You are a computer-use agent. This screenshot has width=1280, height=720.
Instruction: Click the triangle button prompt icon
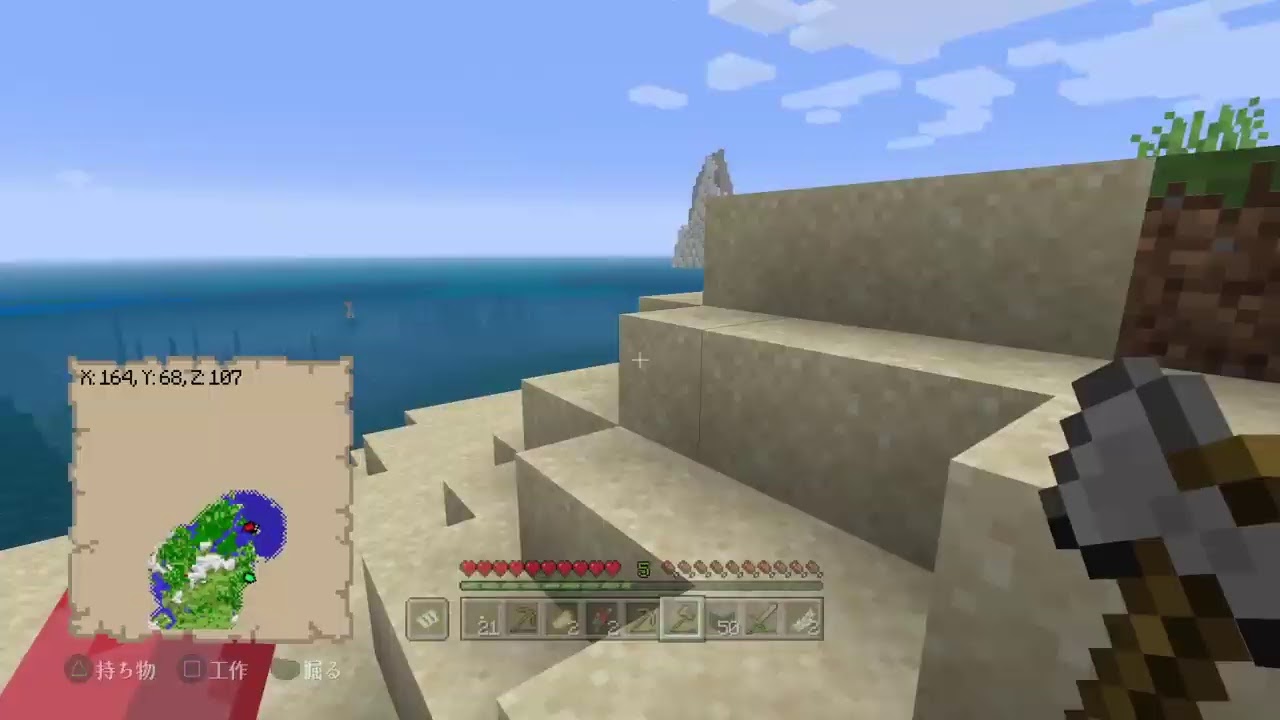click(x=78, y=671)
